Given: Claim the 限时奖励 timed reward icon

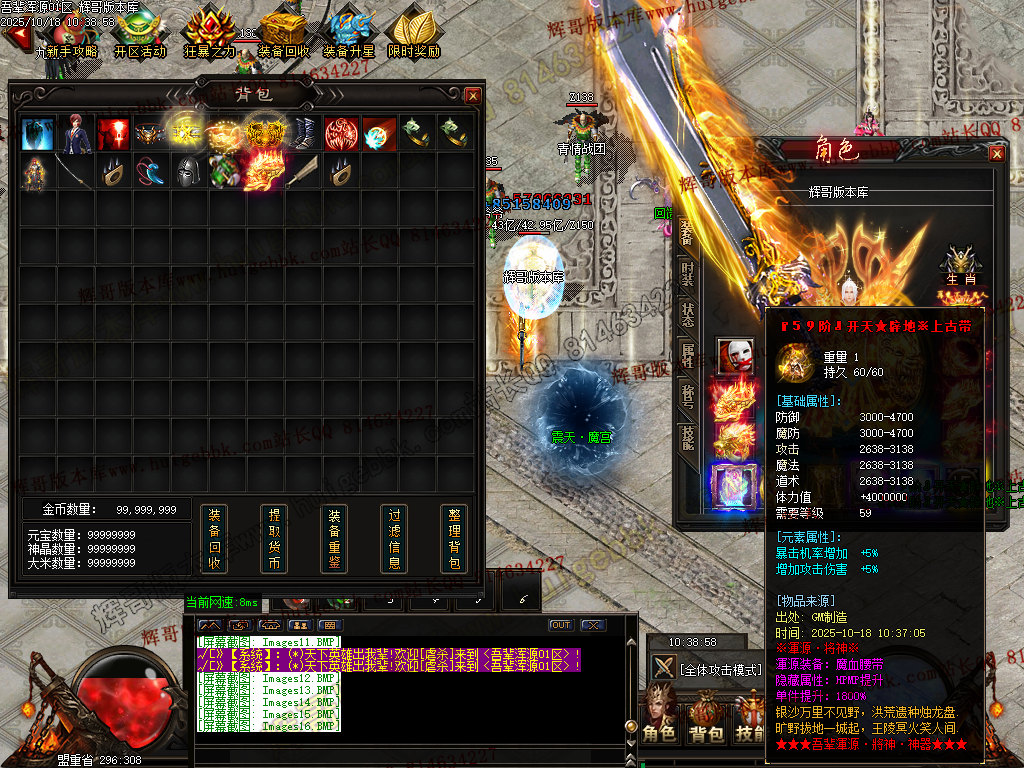Looking at the screenshot, I should 414,34.
